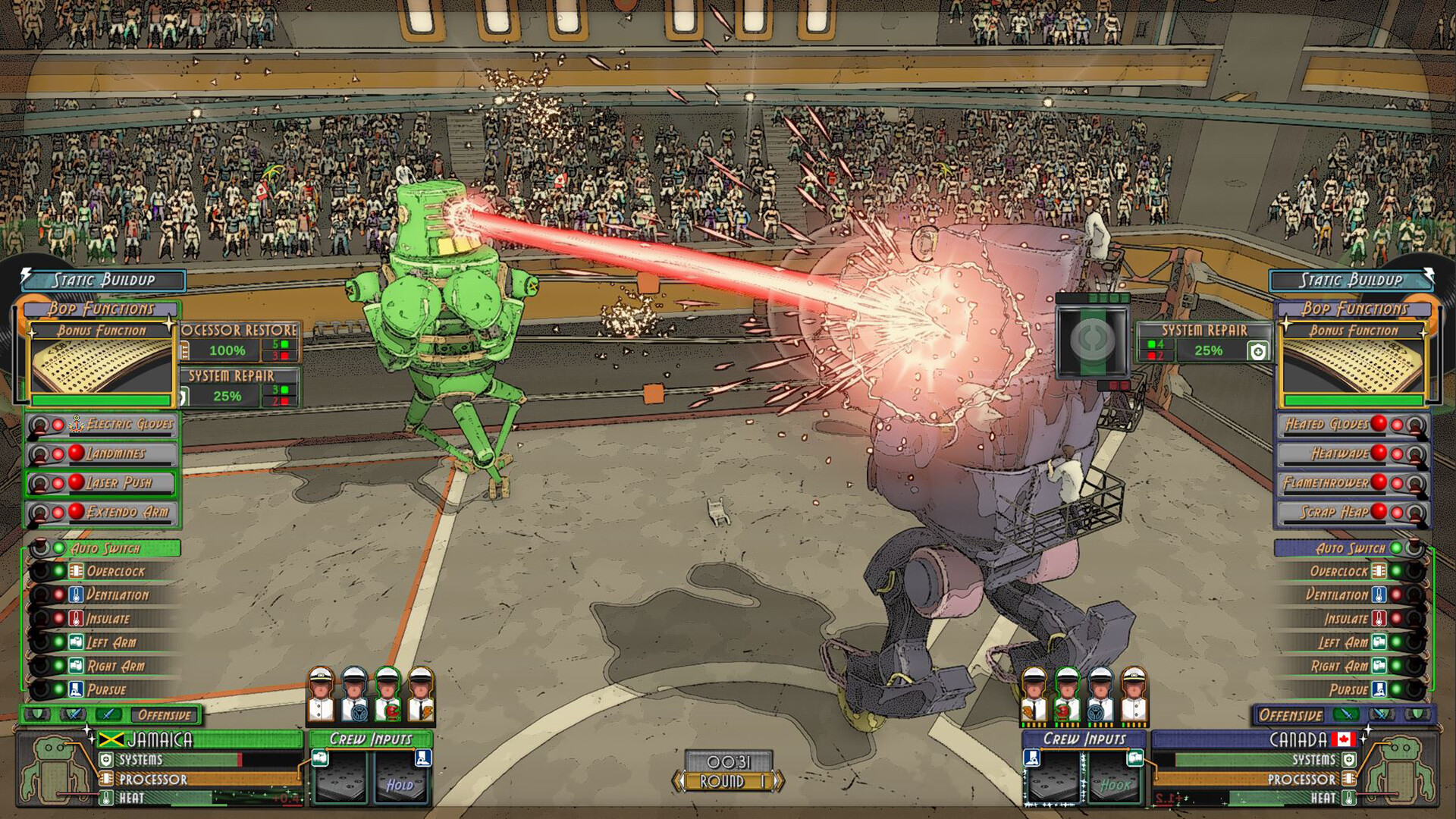The image size is (1456, 819).
Task: Click the Ventilation thermometer icon on Canada's panel
Action: click(1379, 595)
